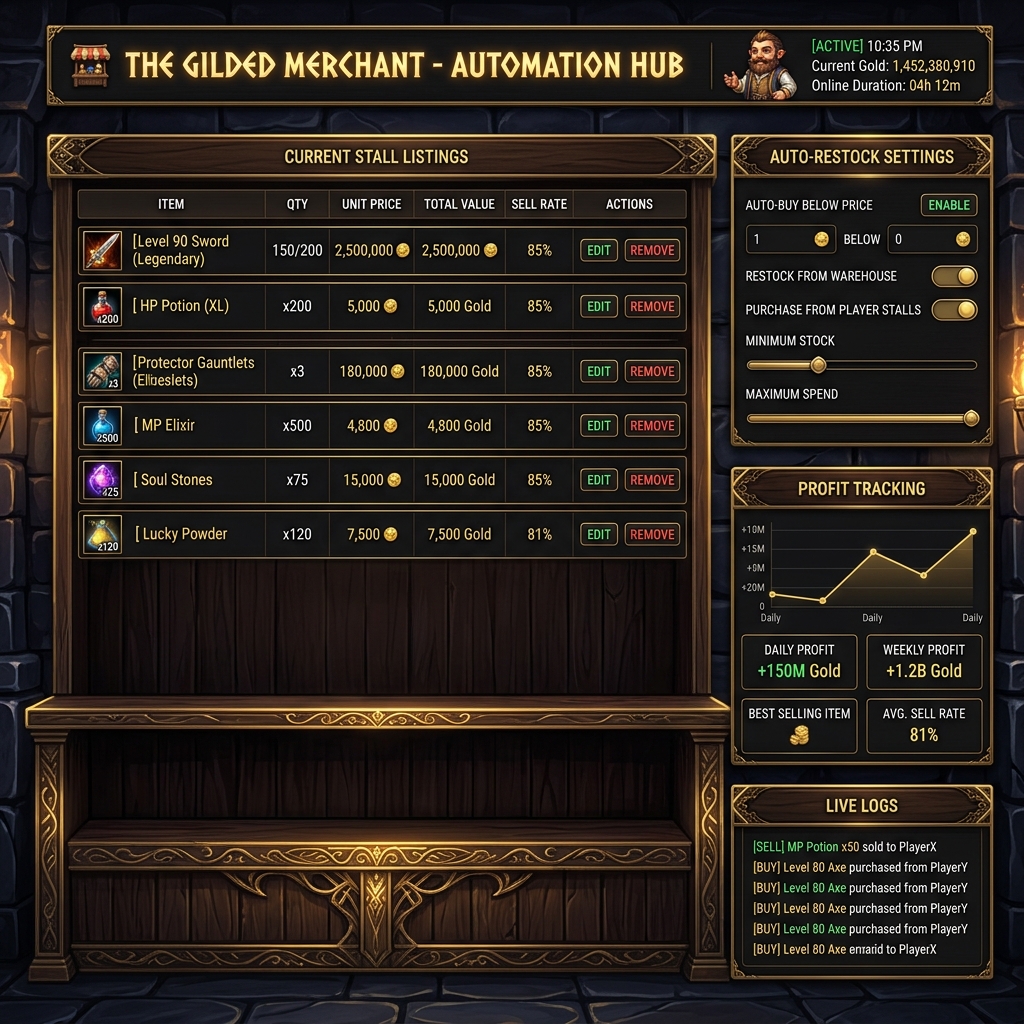Click the Minimum Stock slider

point(861,365)
